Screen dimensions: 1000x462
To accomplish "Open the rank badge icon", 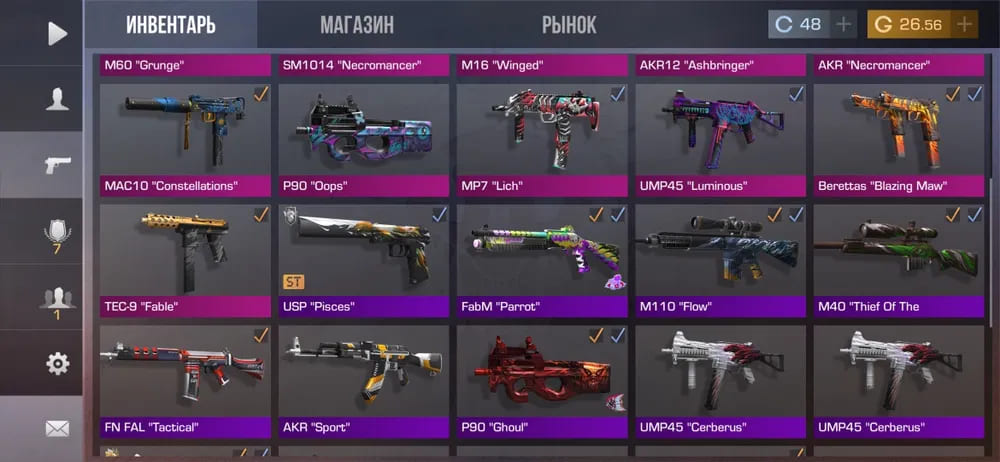I will 57,235.
